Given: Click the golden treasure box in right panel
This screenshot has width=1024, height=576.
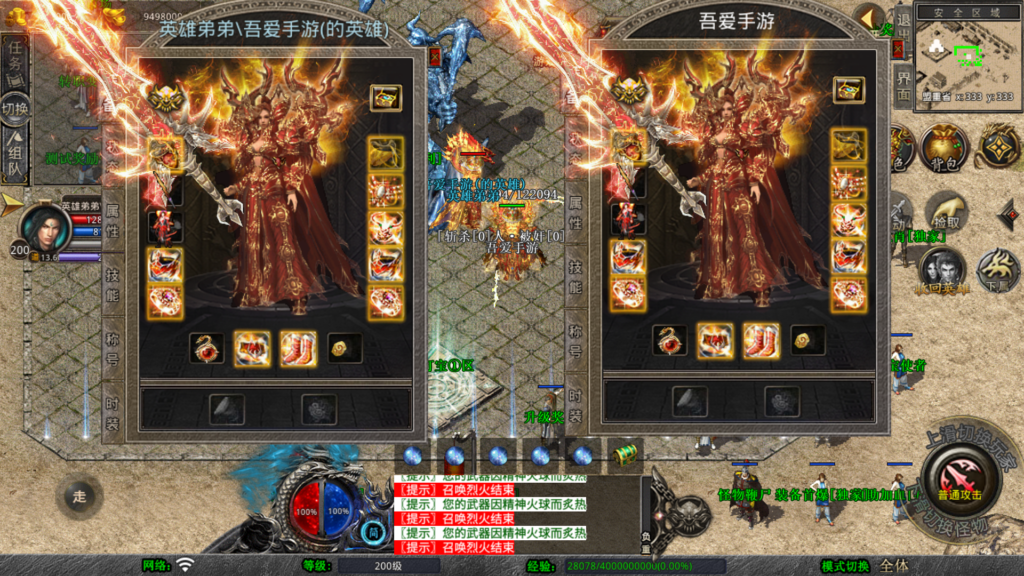Looking at the screenshot, I should click(x=848, y=91).
